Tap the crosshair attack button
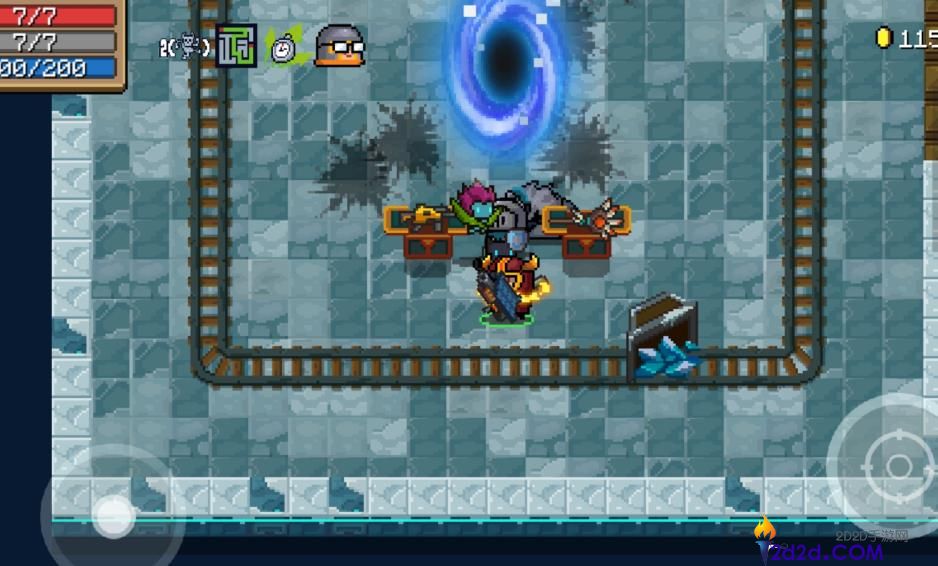This screenshot has width=938, height=566. [x=897, y=466]
